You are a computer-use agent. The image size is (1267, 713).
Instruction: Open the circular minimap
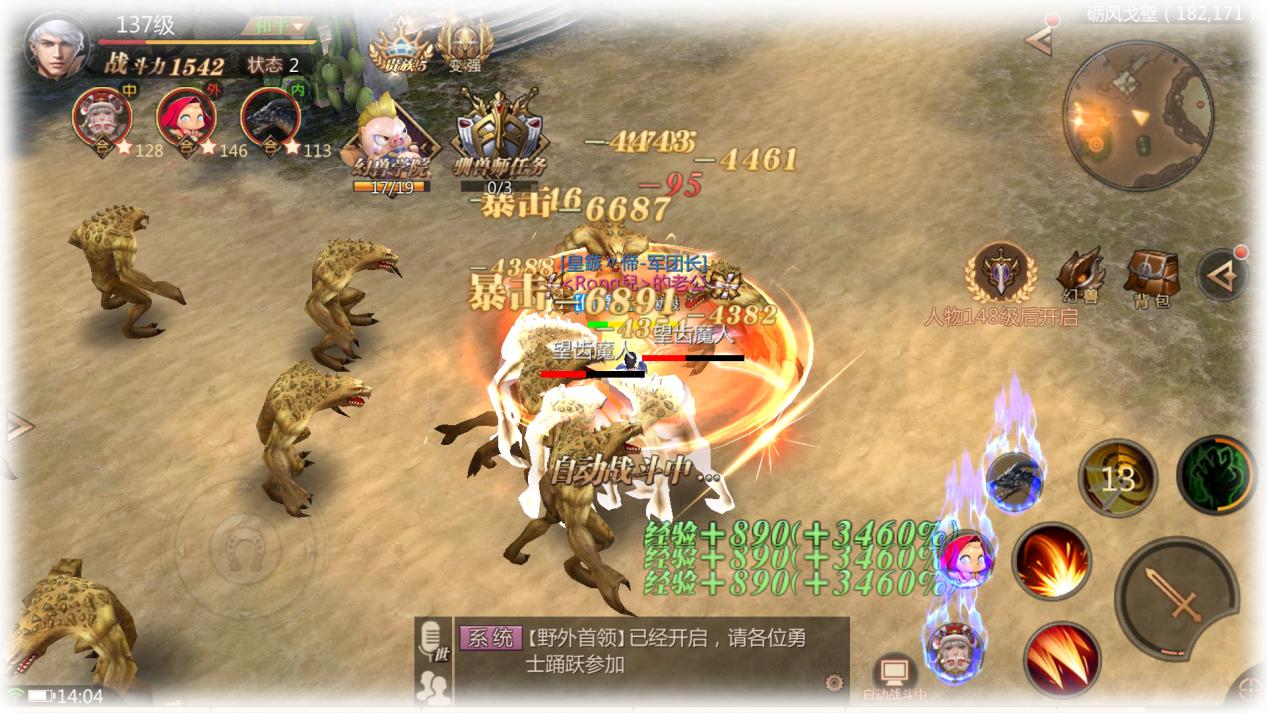tap(1138, 115)
